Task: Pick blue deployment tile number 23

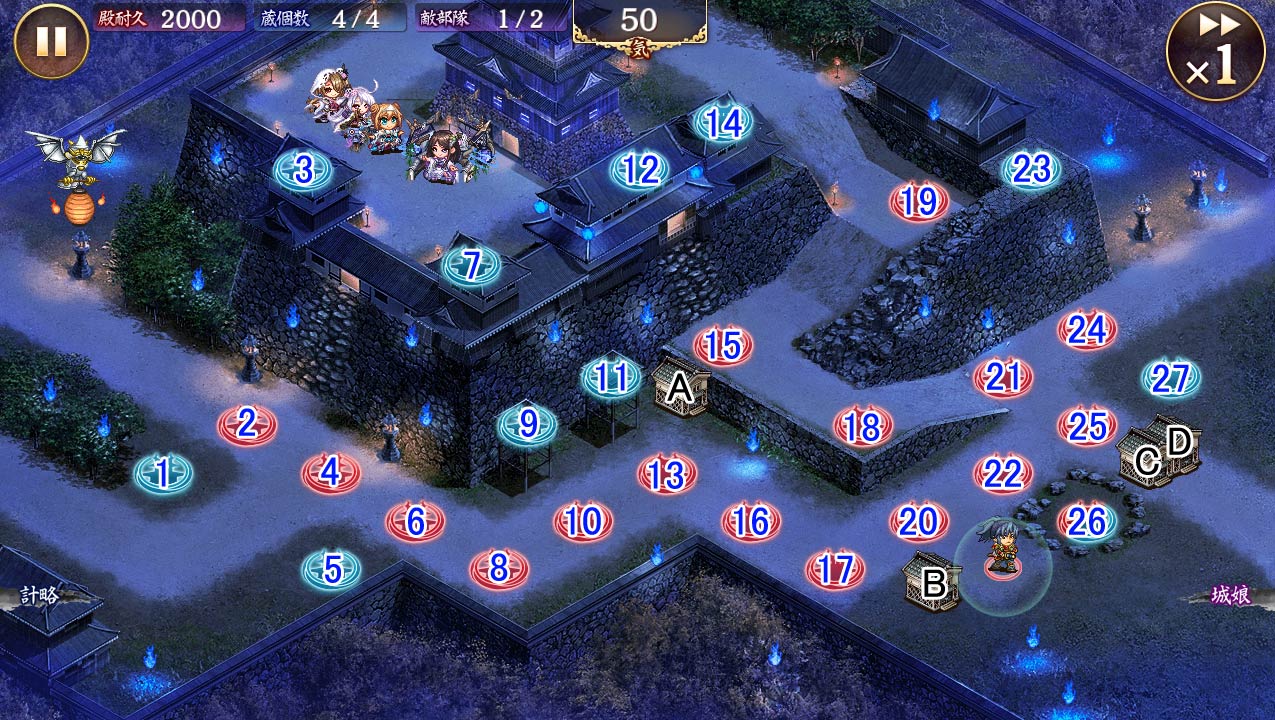Action: pyautogui.click(x=1031, y=170)
